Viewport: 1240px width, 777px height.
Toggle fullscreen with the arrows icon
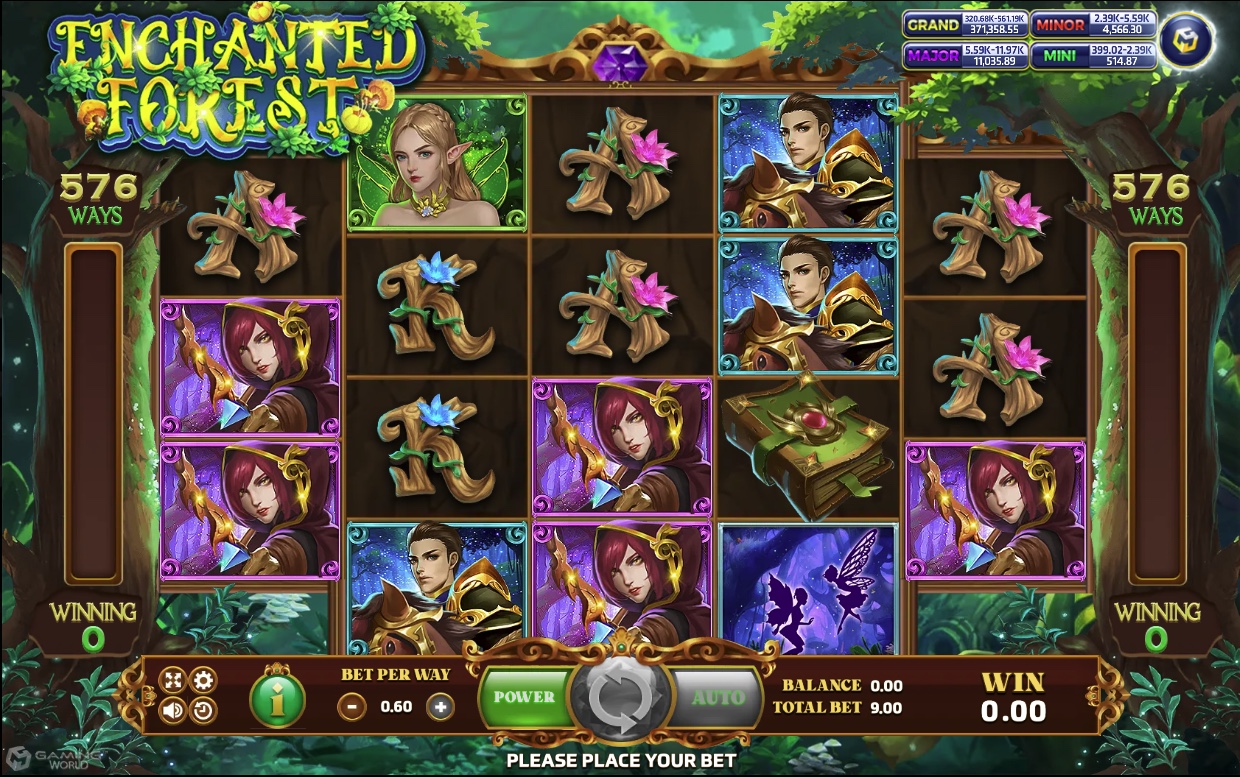pyautogui.click(x=172, y=682)
